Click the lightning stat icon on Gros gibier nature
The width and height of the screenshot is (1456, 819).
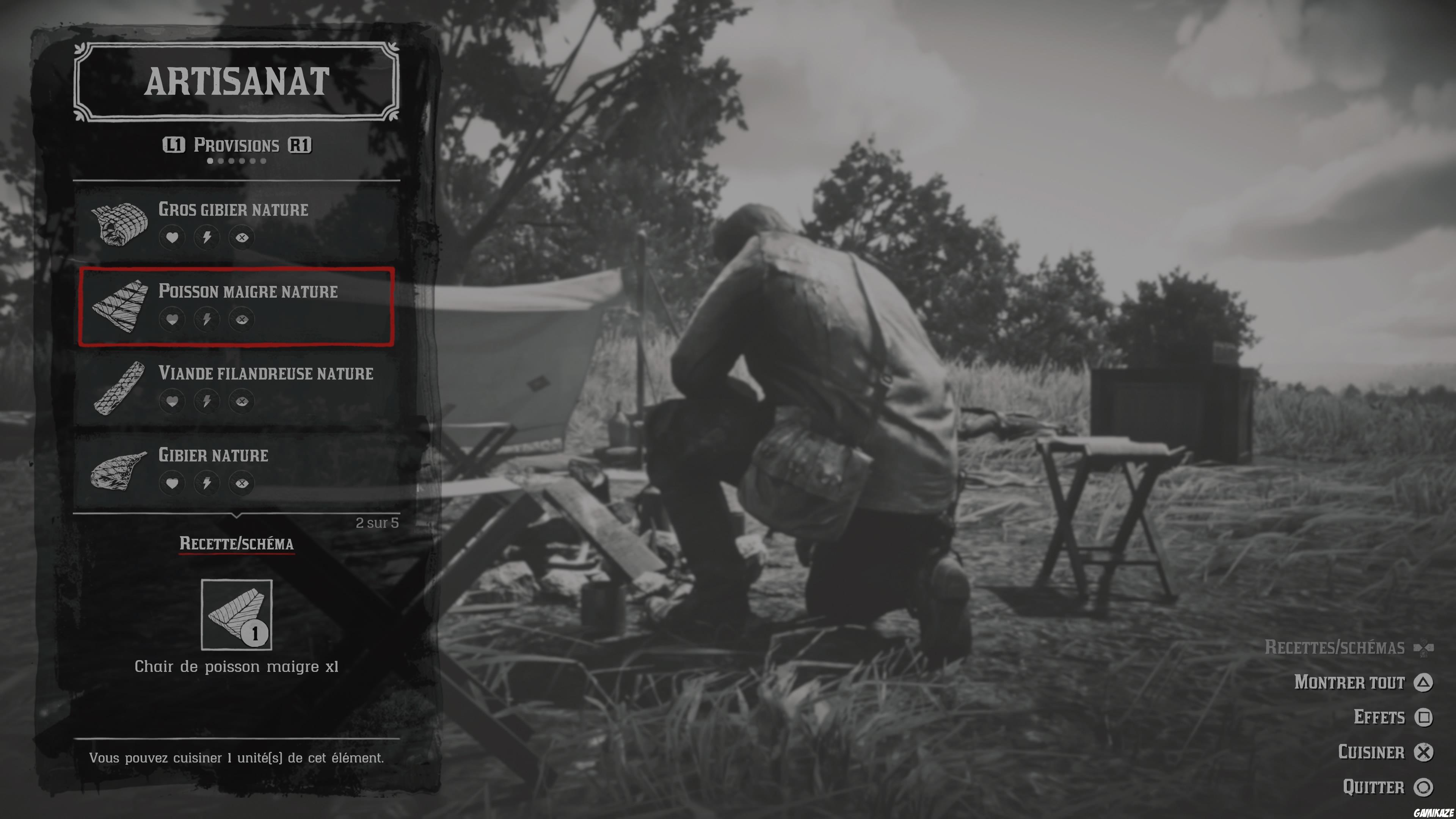pyautogui.click(x=207, y=237)
